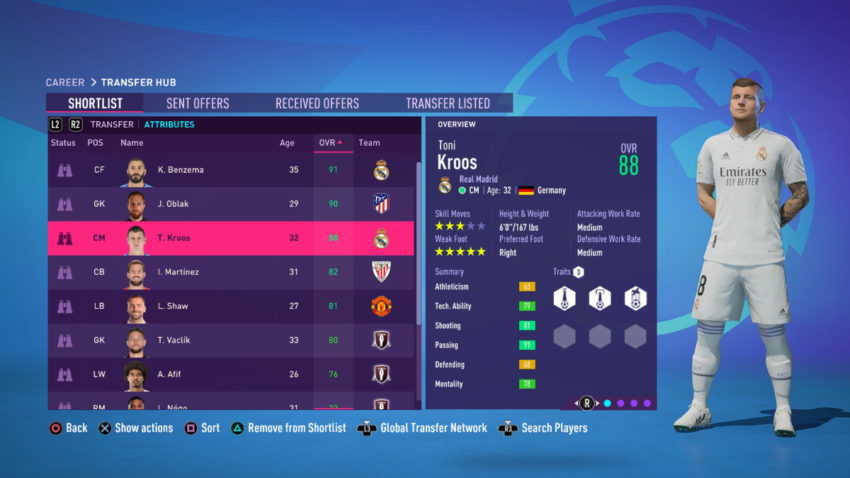This screenshot has width=850, height=478.
Task: Select K. Benzema's row
Action: click(x=231, y=170)
